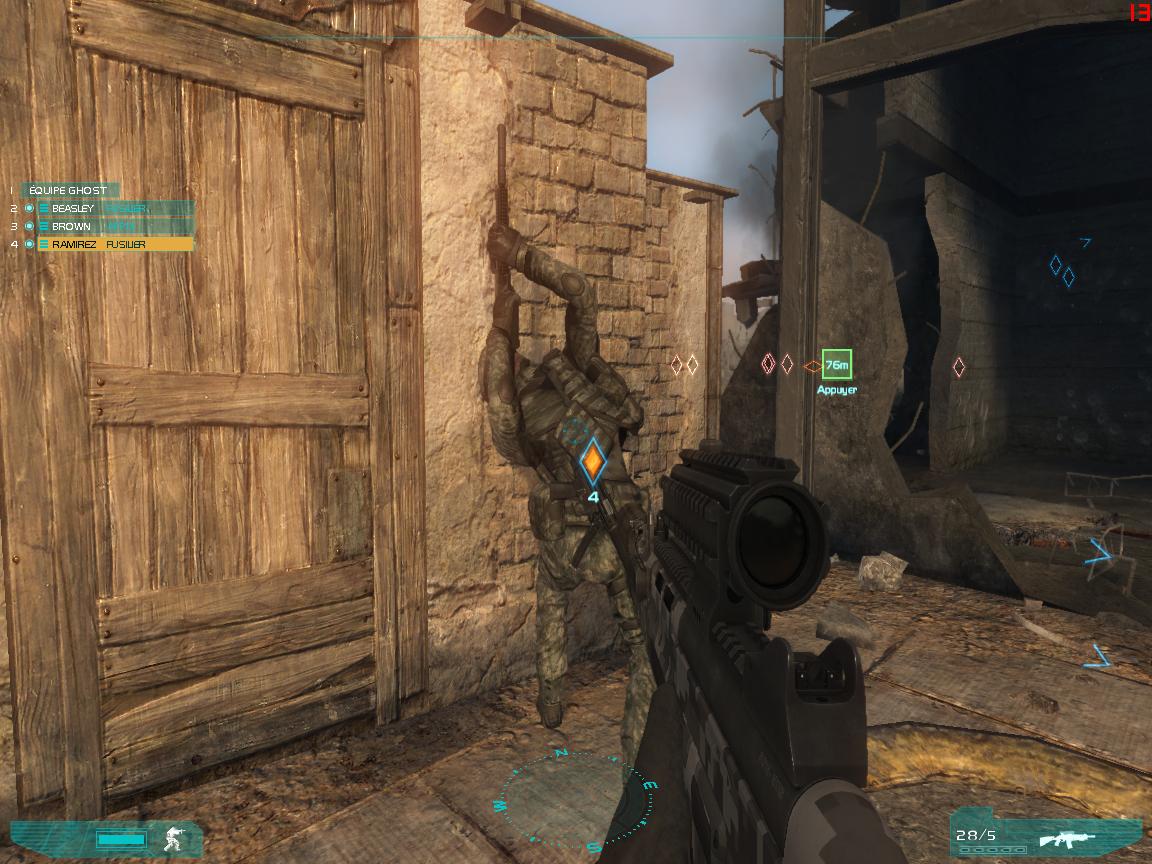Click the orange diamond teammate marker 4
This screenshot has height=864, width=1152.
coord(593,462)
